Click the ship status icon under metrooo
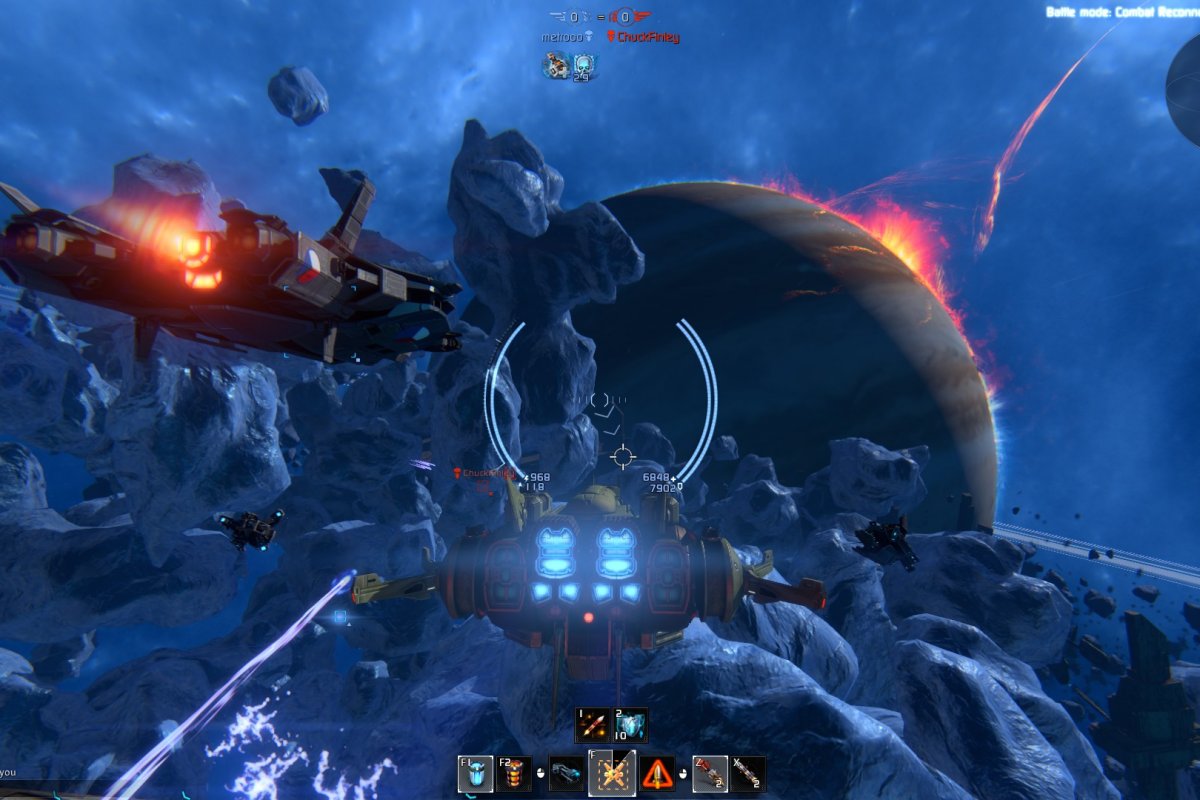Image resolution: width=1200 pixels, height=800 pixels. (556, 66)
